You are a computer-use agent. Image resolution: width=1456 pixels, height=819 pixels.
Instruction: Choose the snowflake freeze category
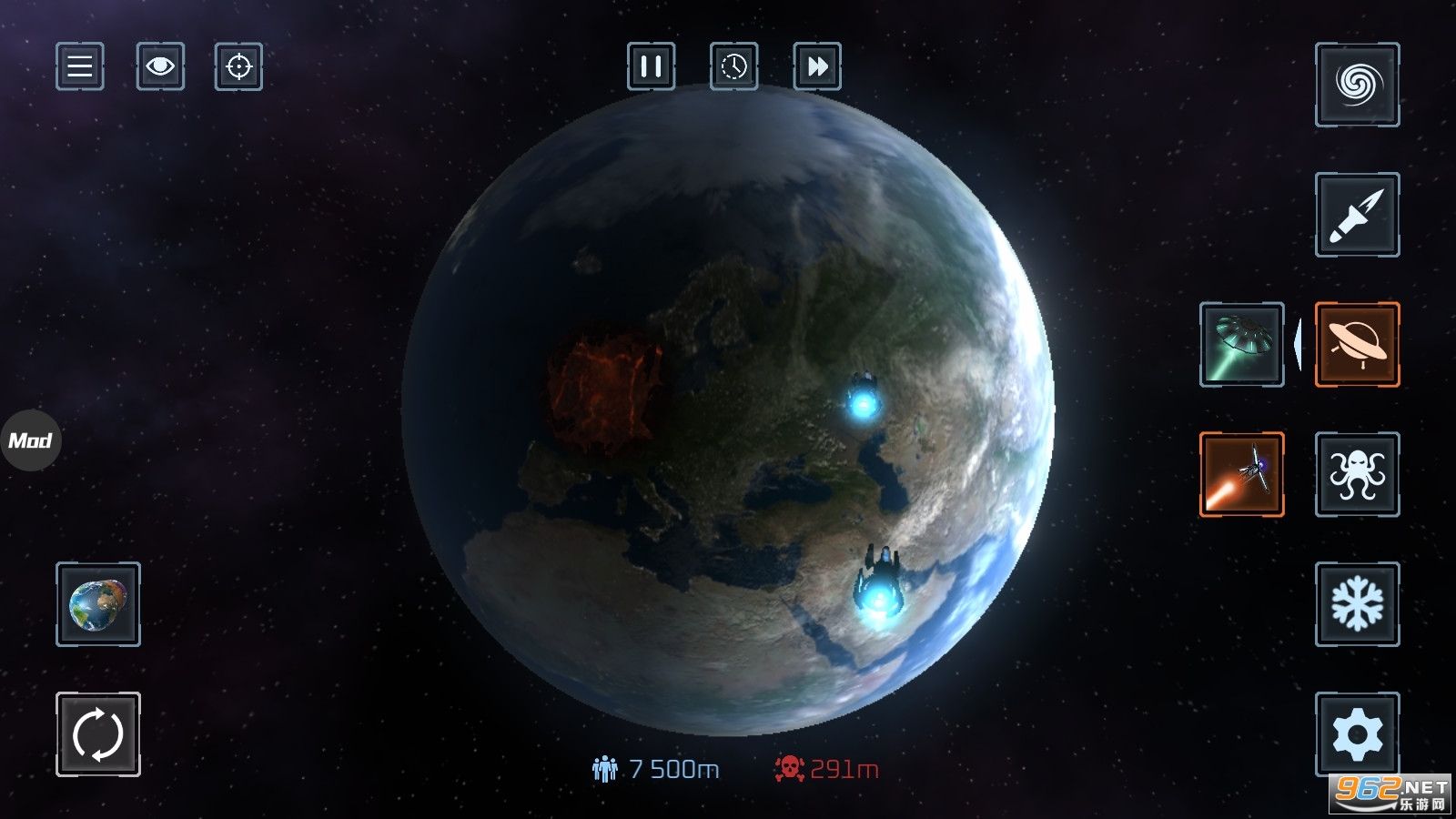[1357, 604]
